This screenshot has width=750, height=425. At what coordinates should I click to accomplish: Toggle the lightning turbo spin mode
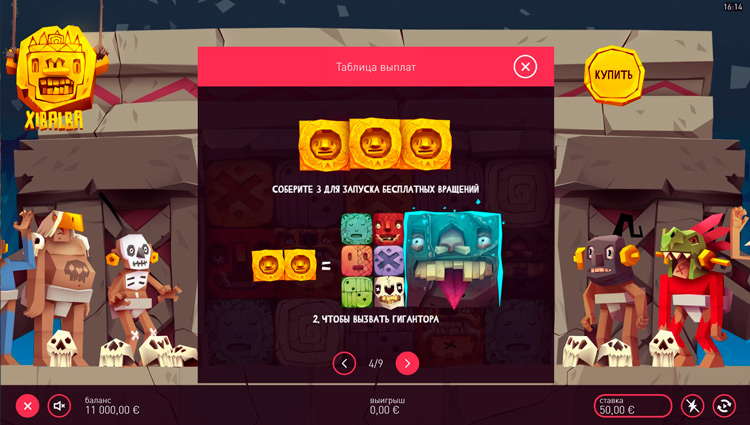[x=692, y=405]
